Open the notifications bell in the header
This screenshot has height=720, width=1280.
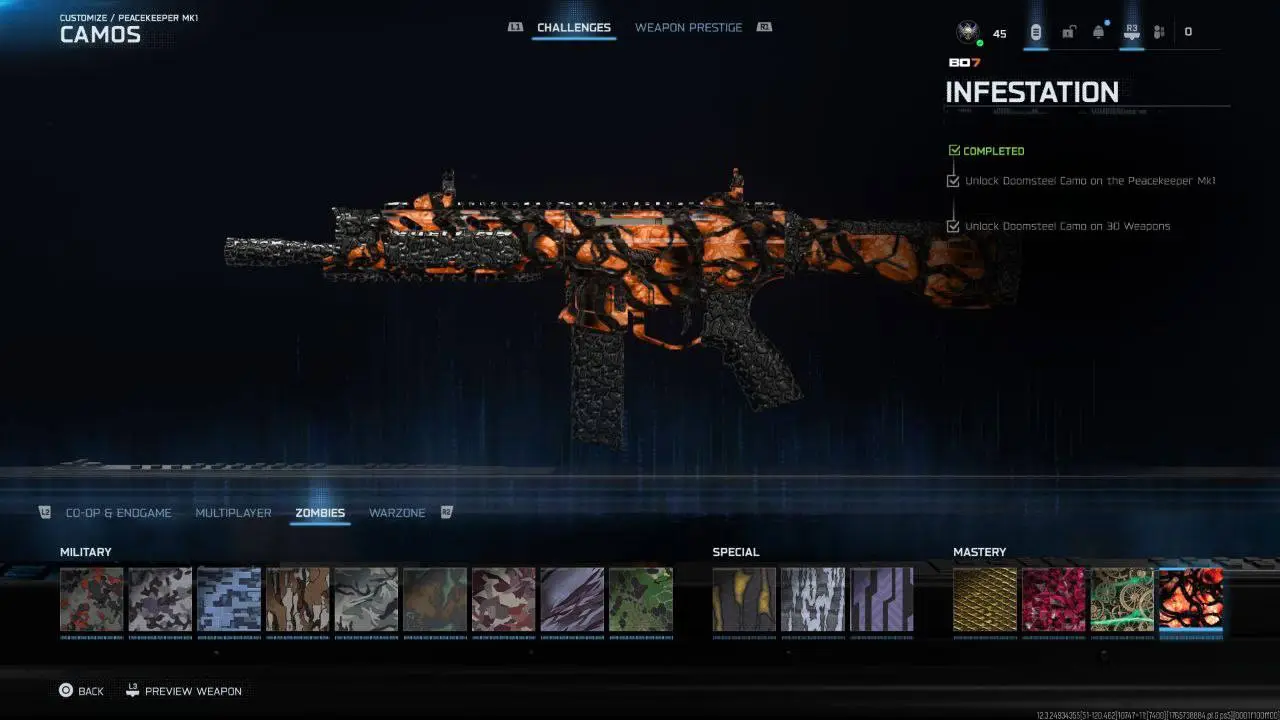point(1097,31)
